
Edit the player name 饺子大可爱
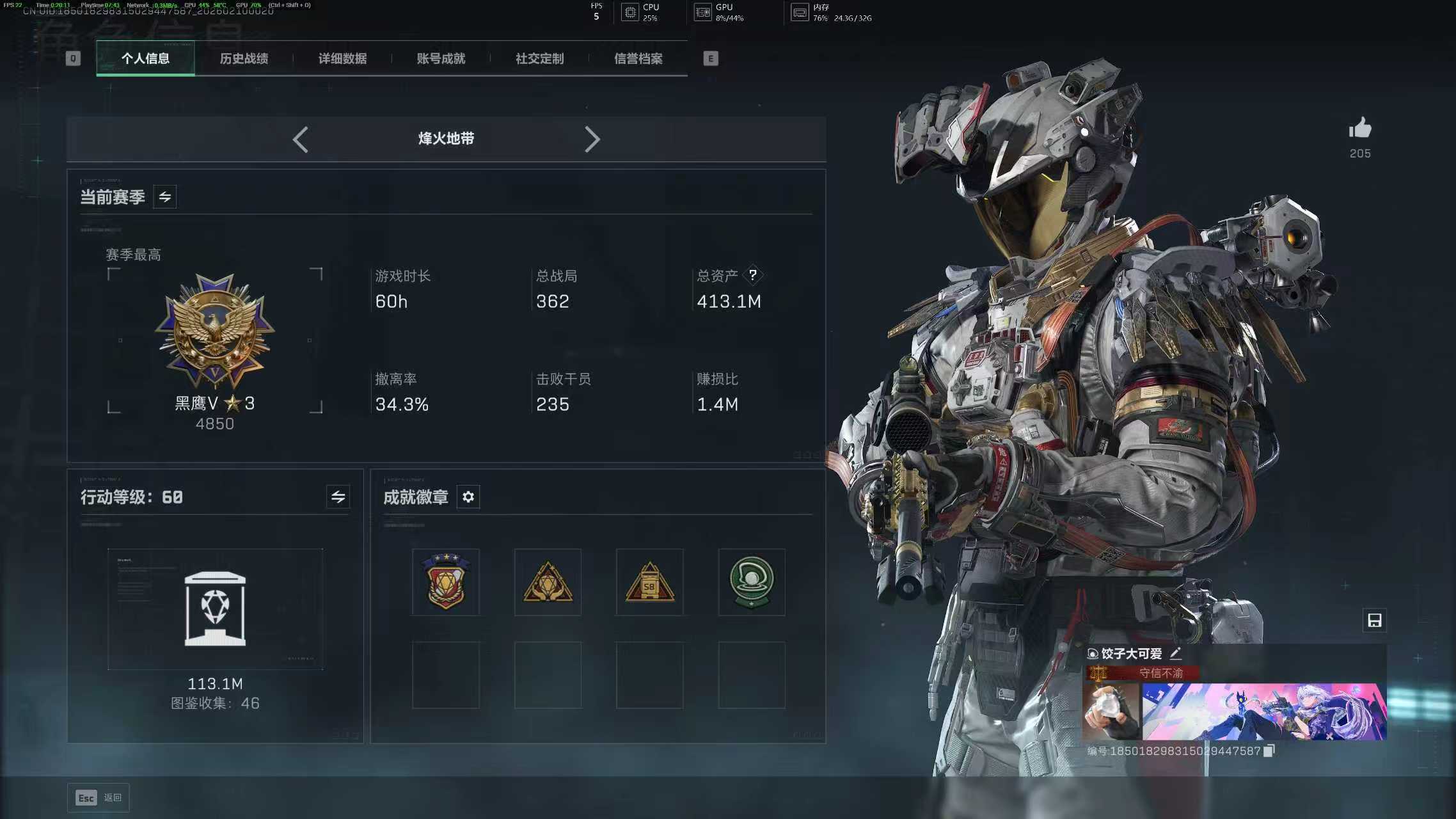(x=1175, y=653)
